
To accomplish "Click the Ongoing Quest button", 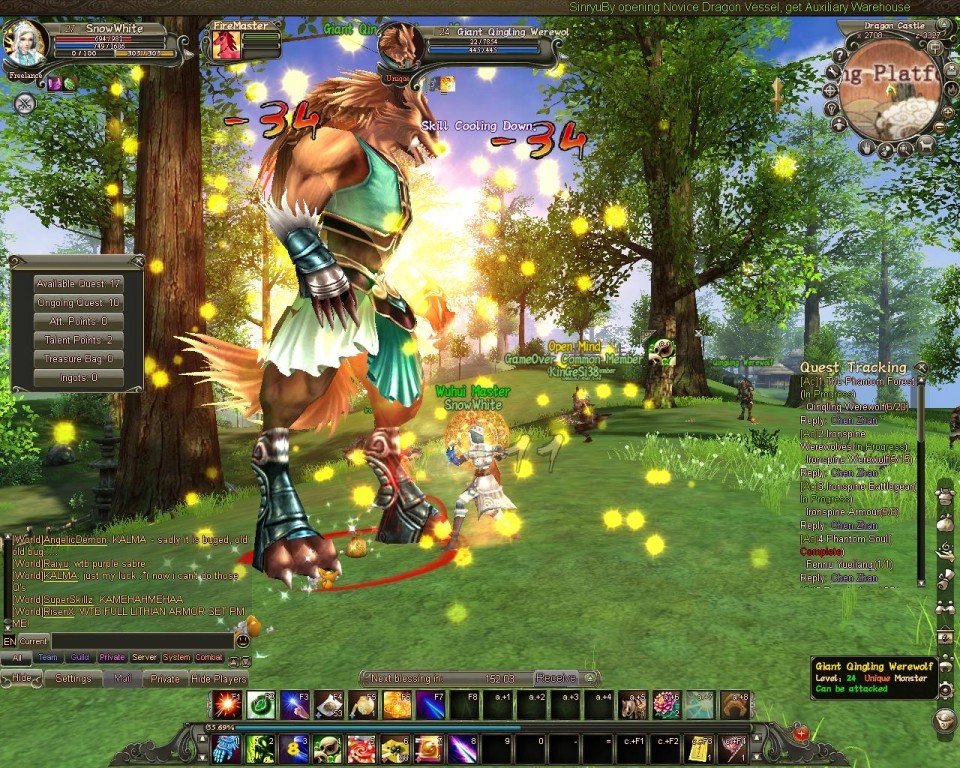I will pyautogui.click(x=78, y=303).
